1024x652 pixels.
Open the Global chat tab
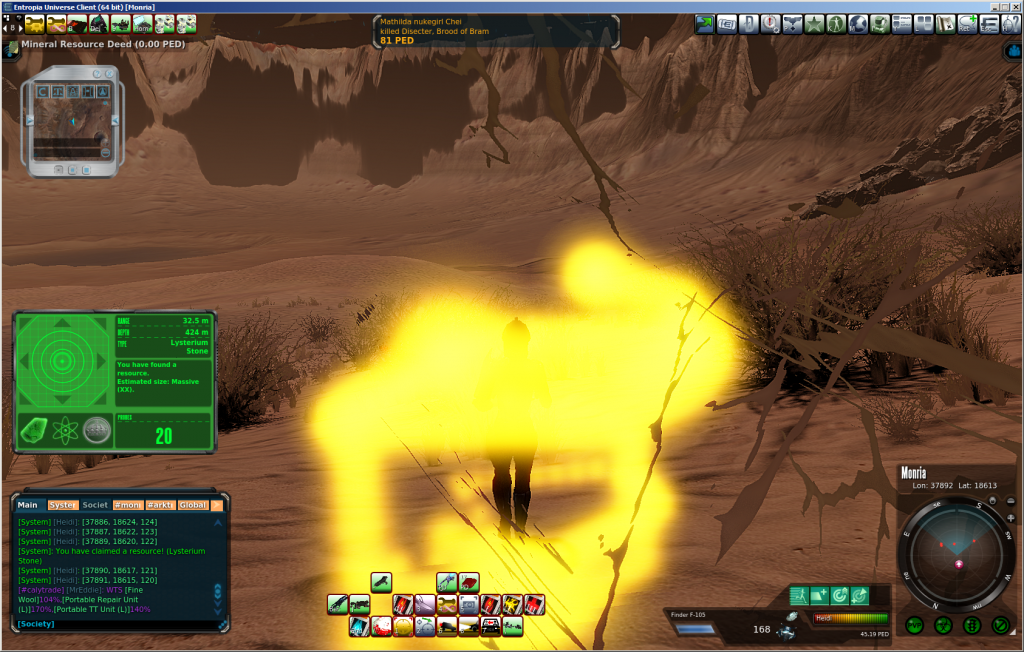click(192, 505)
